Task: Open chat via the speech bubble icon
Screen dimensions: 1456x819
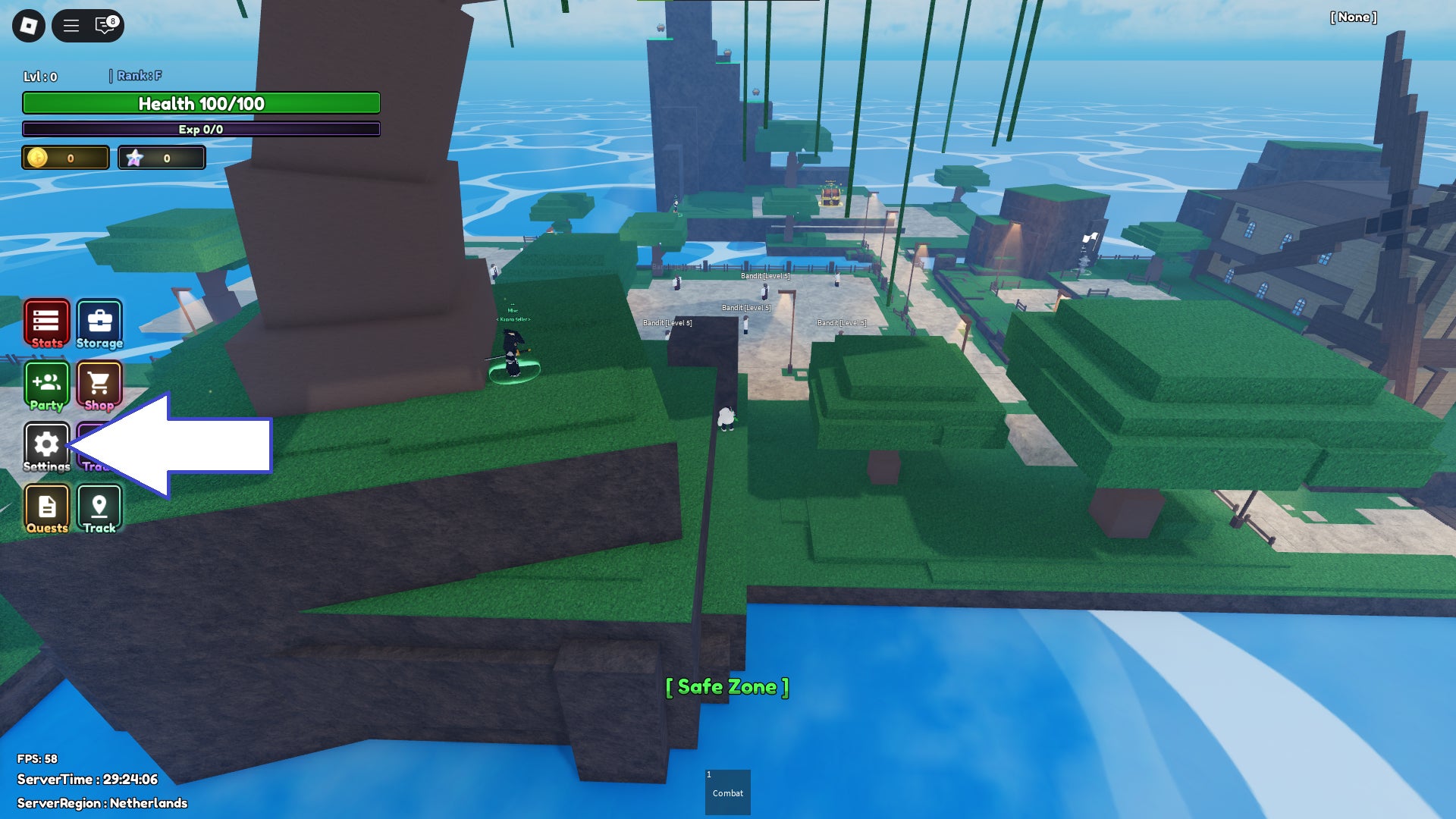Action: [102, 26]
